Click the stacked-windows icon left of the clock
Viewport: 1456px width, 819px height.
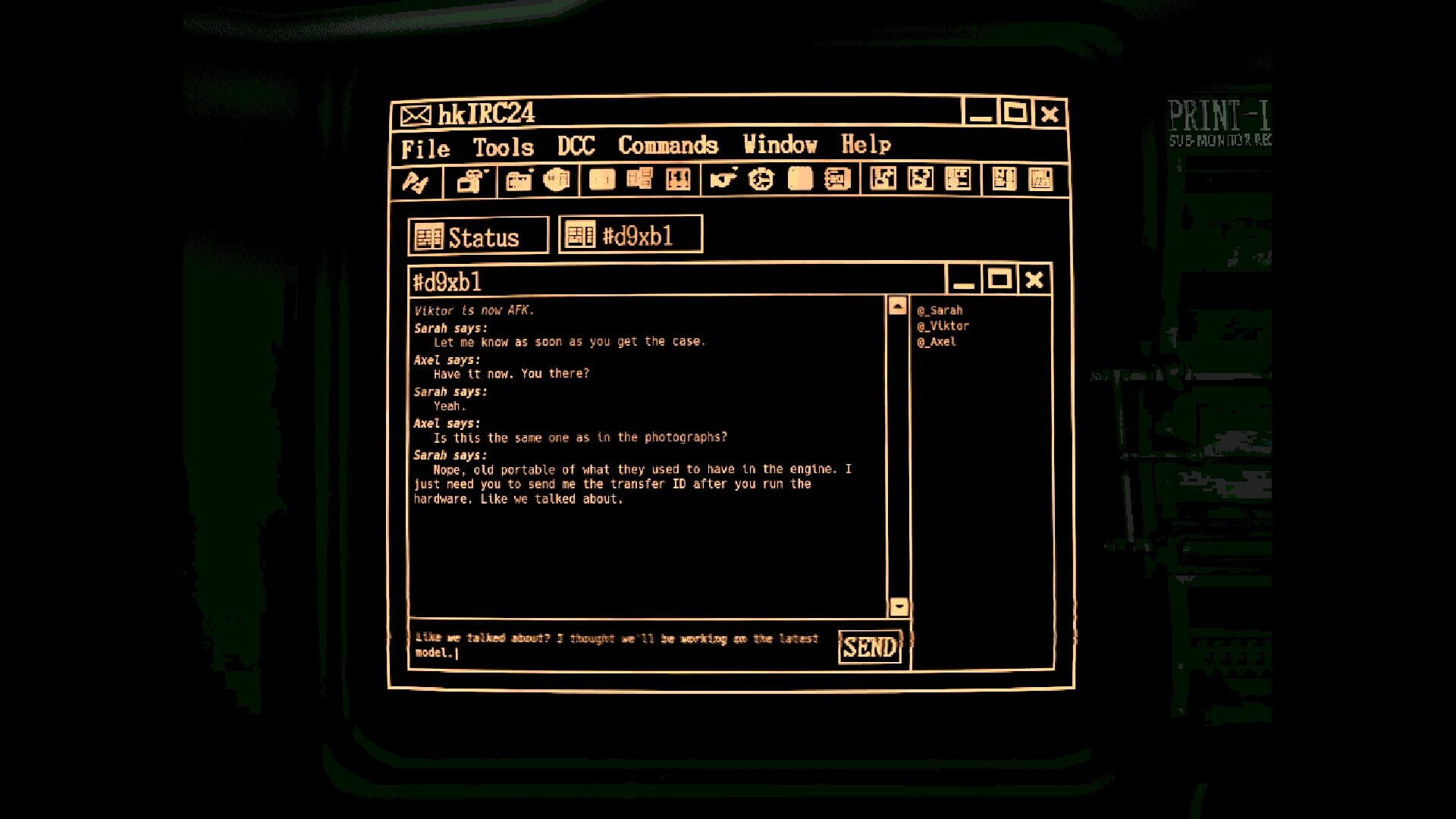[639, 179]
